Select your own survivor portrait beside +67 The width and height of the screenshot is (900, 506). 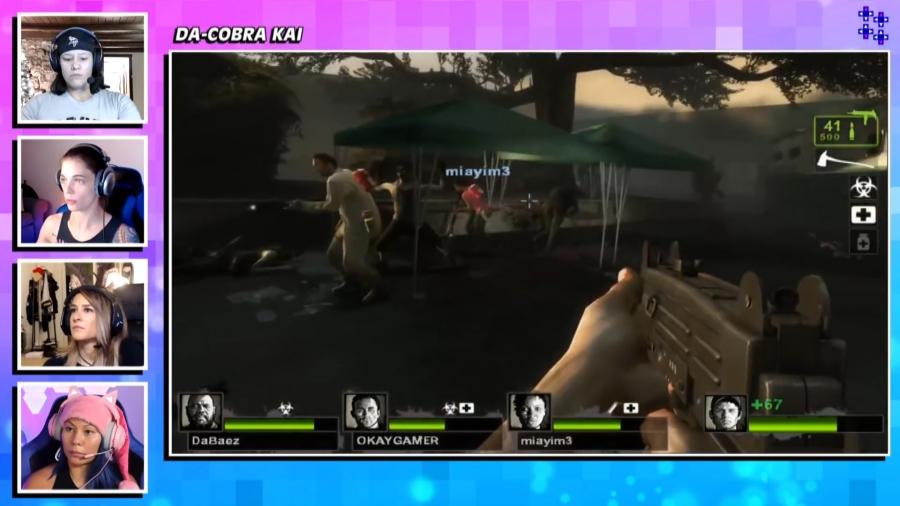[724, 412]
